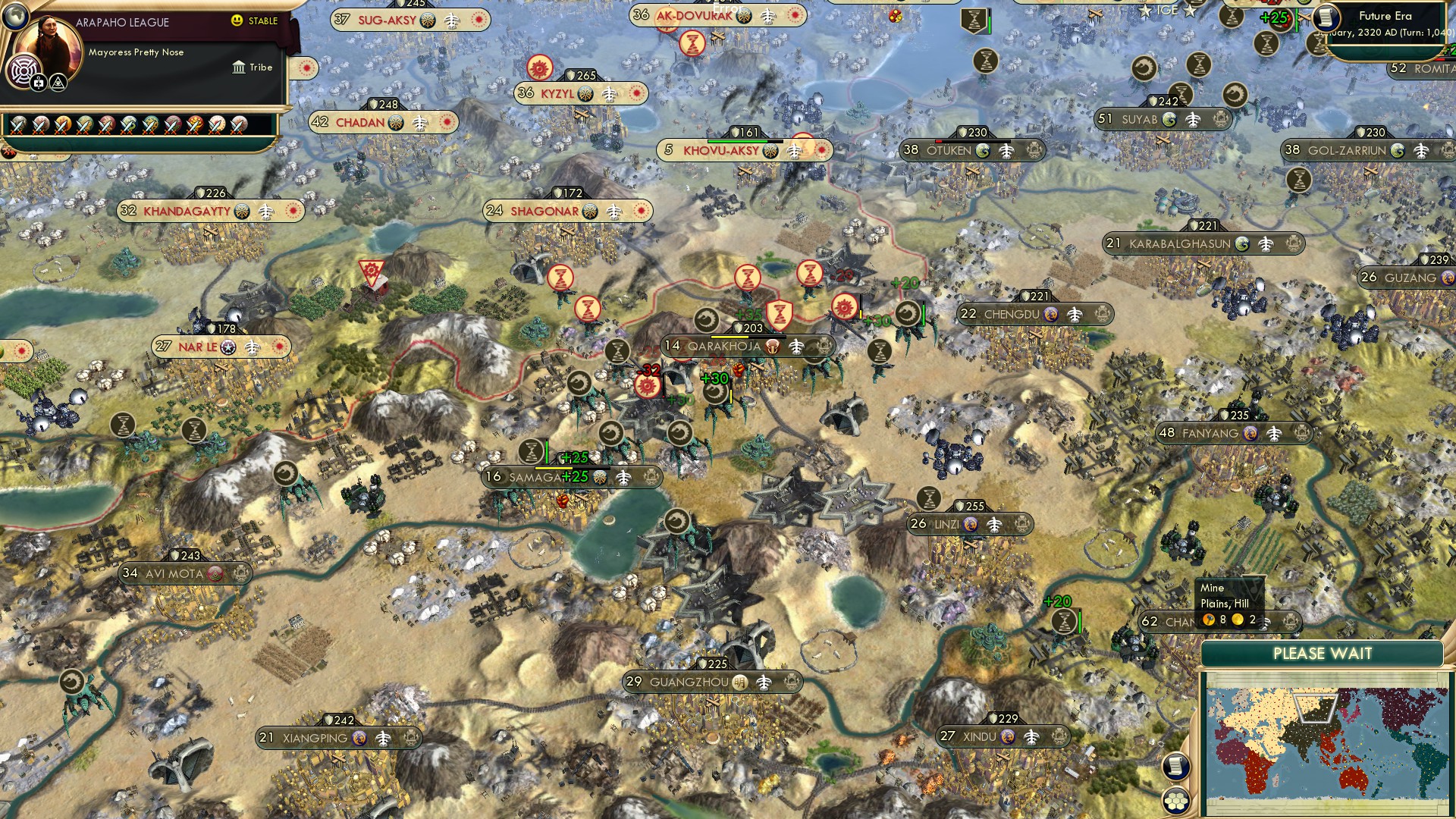
Task: Open the Future Era scroll icon by the turn counter
Action: tap(1326, 18)
